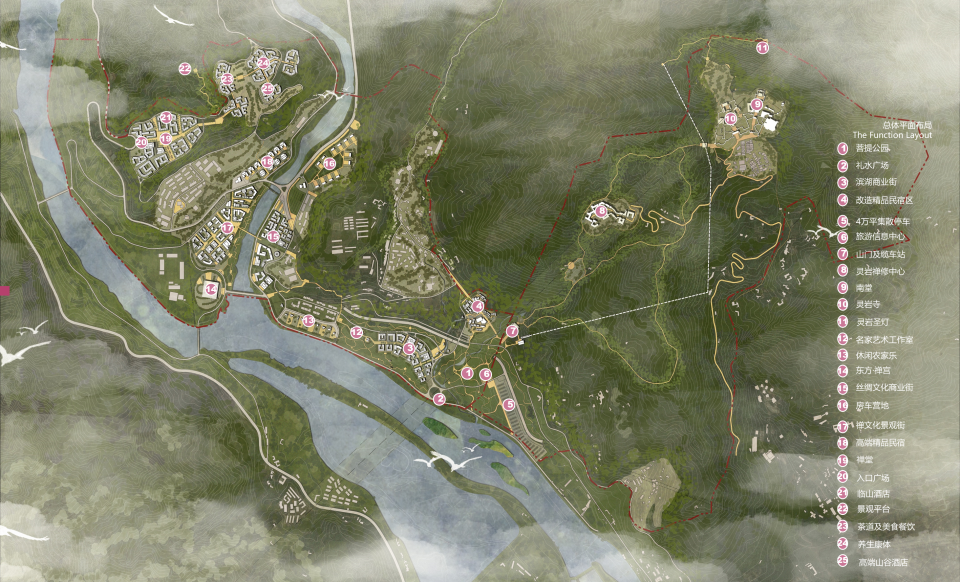Viewport: 960px width, 582px height.
Task: Select legend entry 22 景观平台
Action: (873, 509)
